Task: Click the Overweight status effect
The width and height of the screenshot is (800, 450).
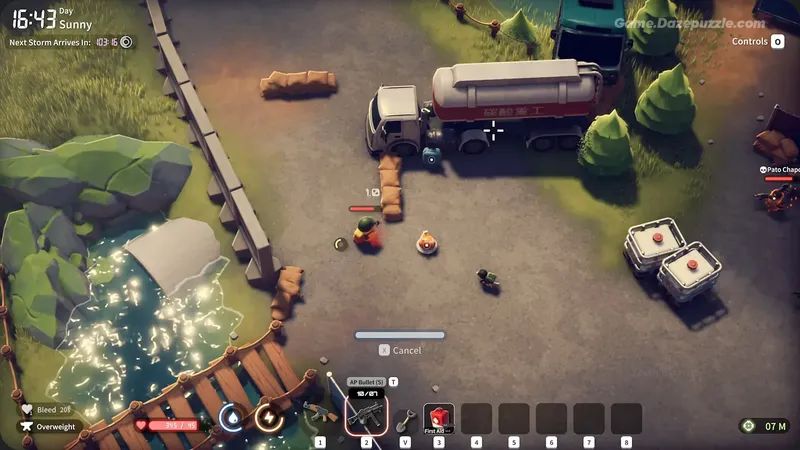Action: pyautogui.click(x=50, y=426)
